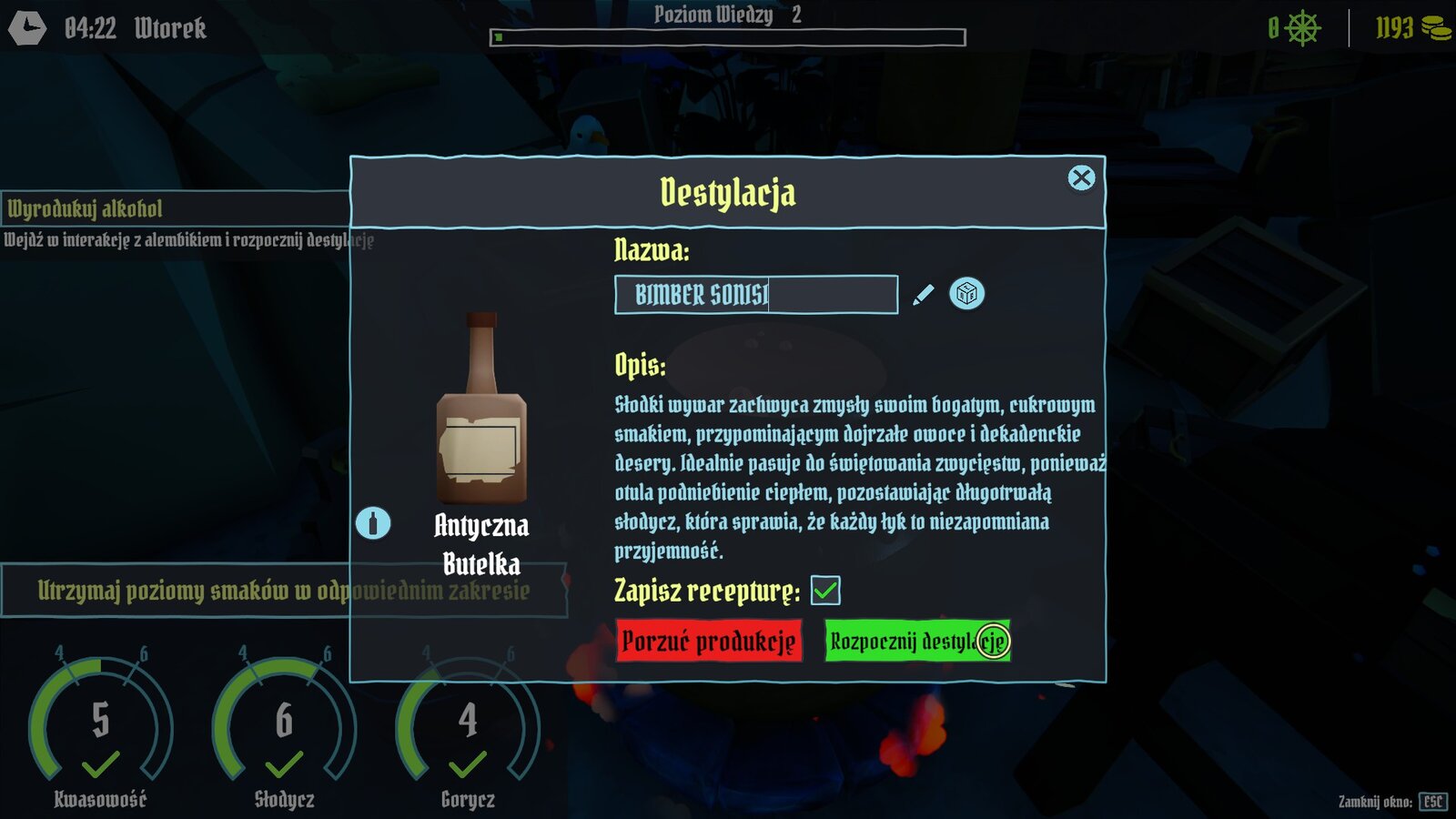Open the bottle selection round icon
This screenshot has width=1456, height=819.
click(x=373, y=523)
